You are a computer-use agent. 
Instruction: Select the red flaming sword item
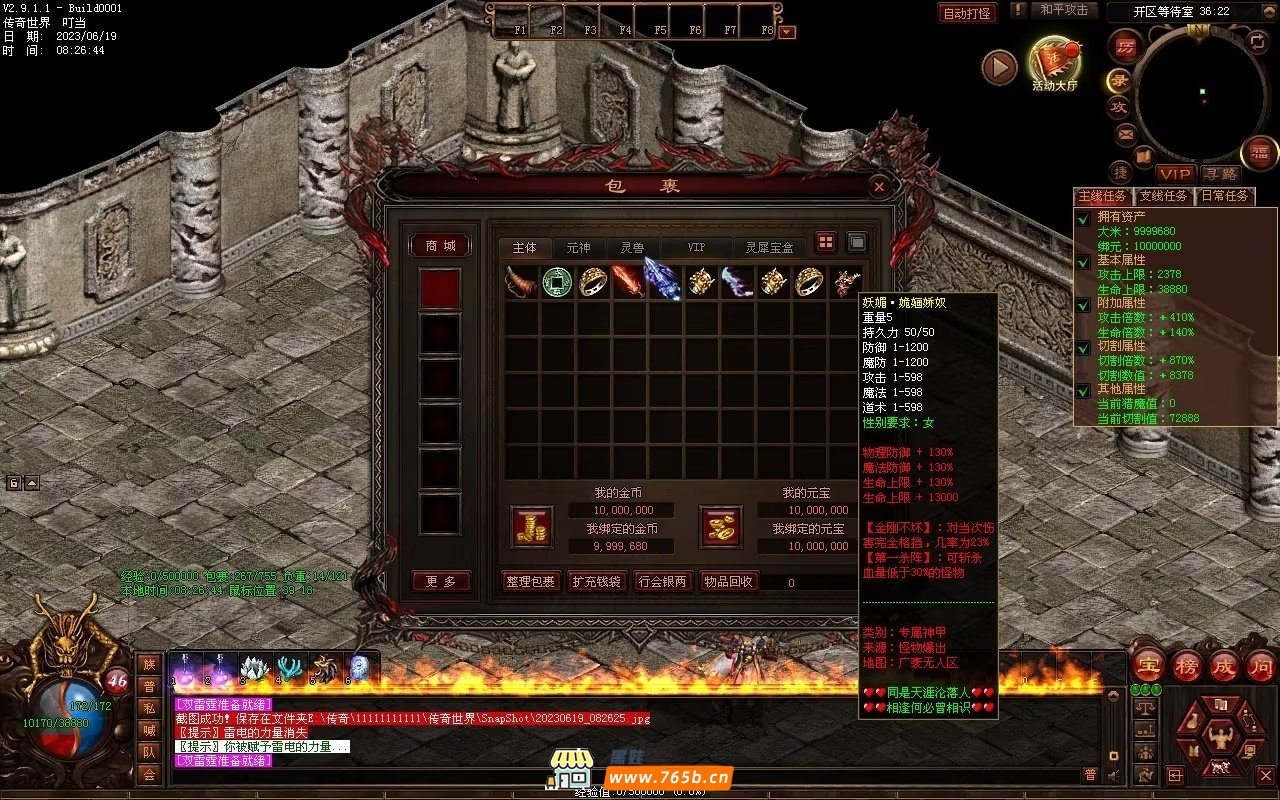[628, 283]
